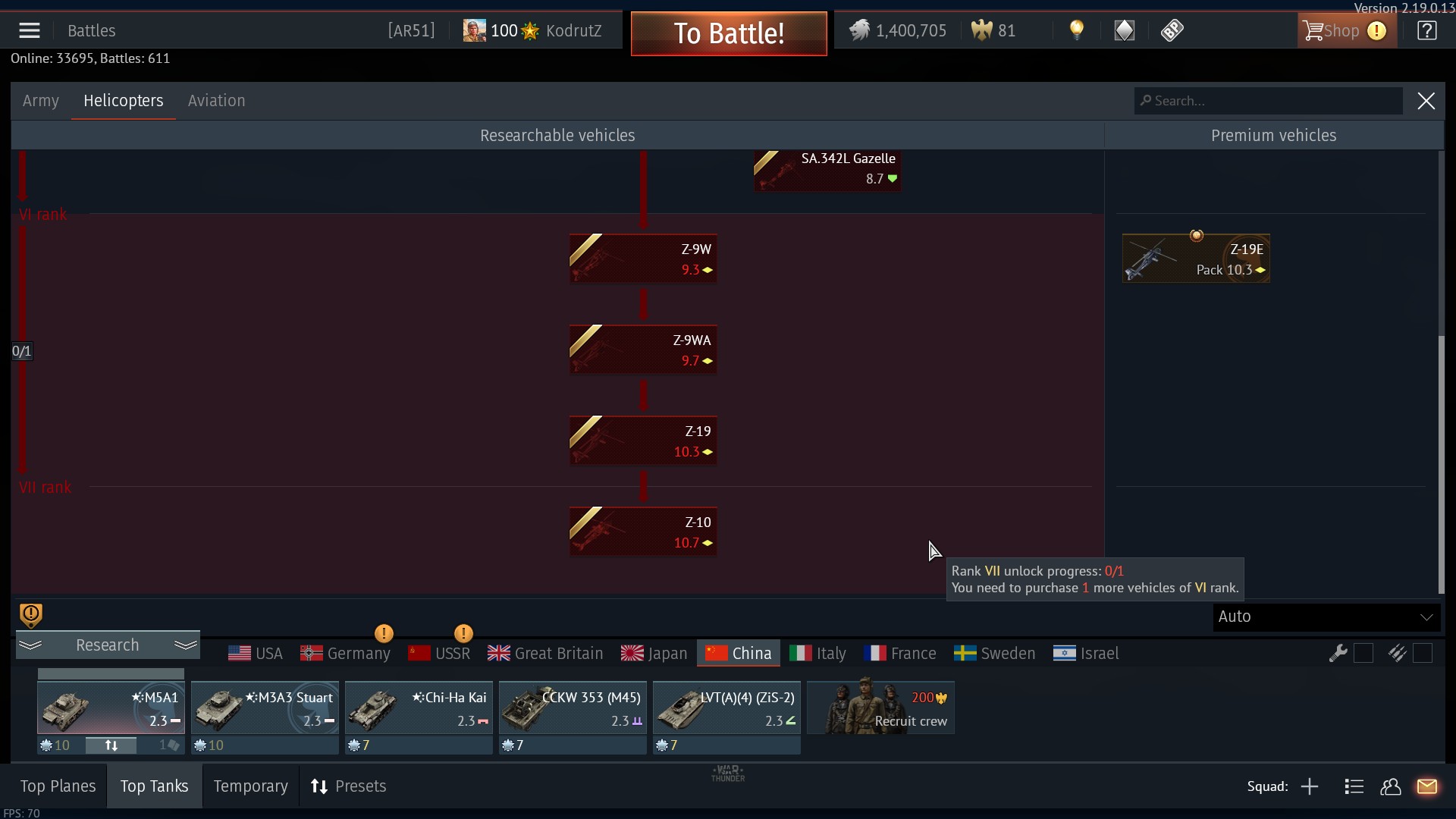Switch to the Israel nation tab
Viewport: 1456px width, 819px height.
(1086, 654)
